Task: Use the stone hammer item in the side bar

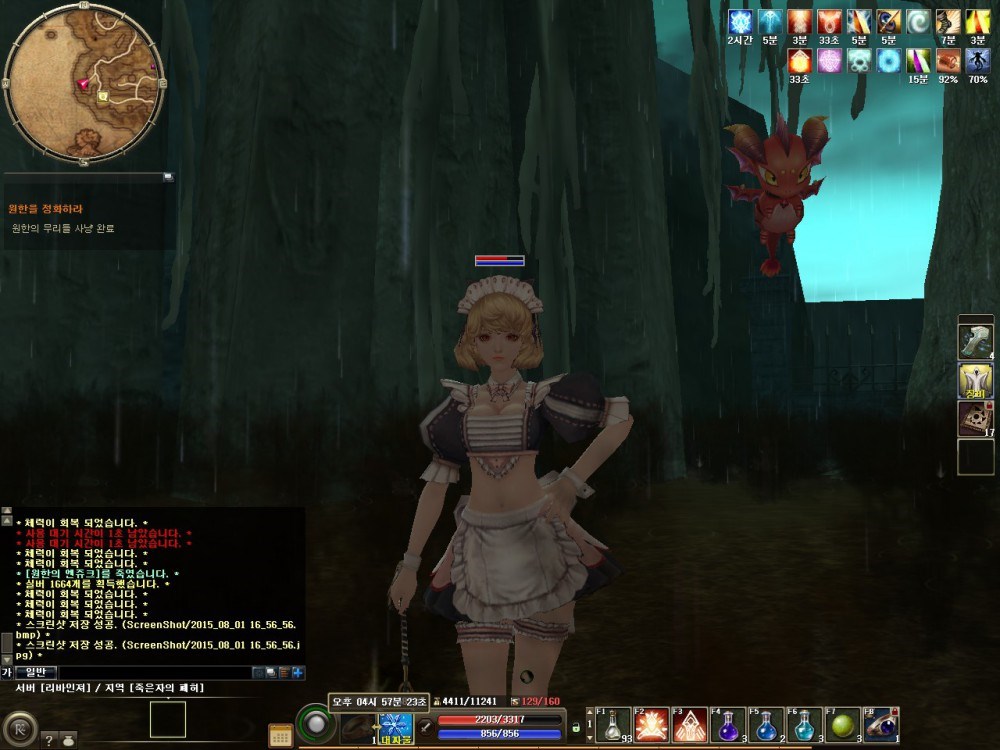Action: tap(975, 341)
